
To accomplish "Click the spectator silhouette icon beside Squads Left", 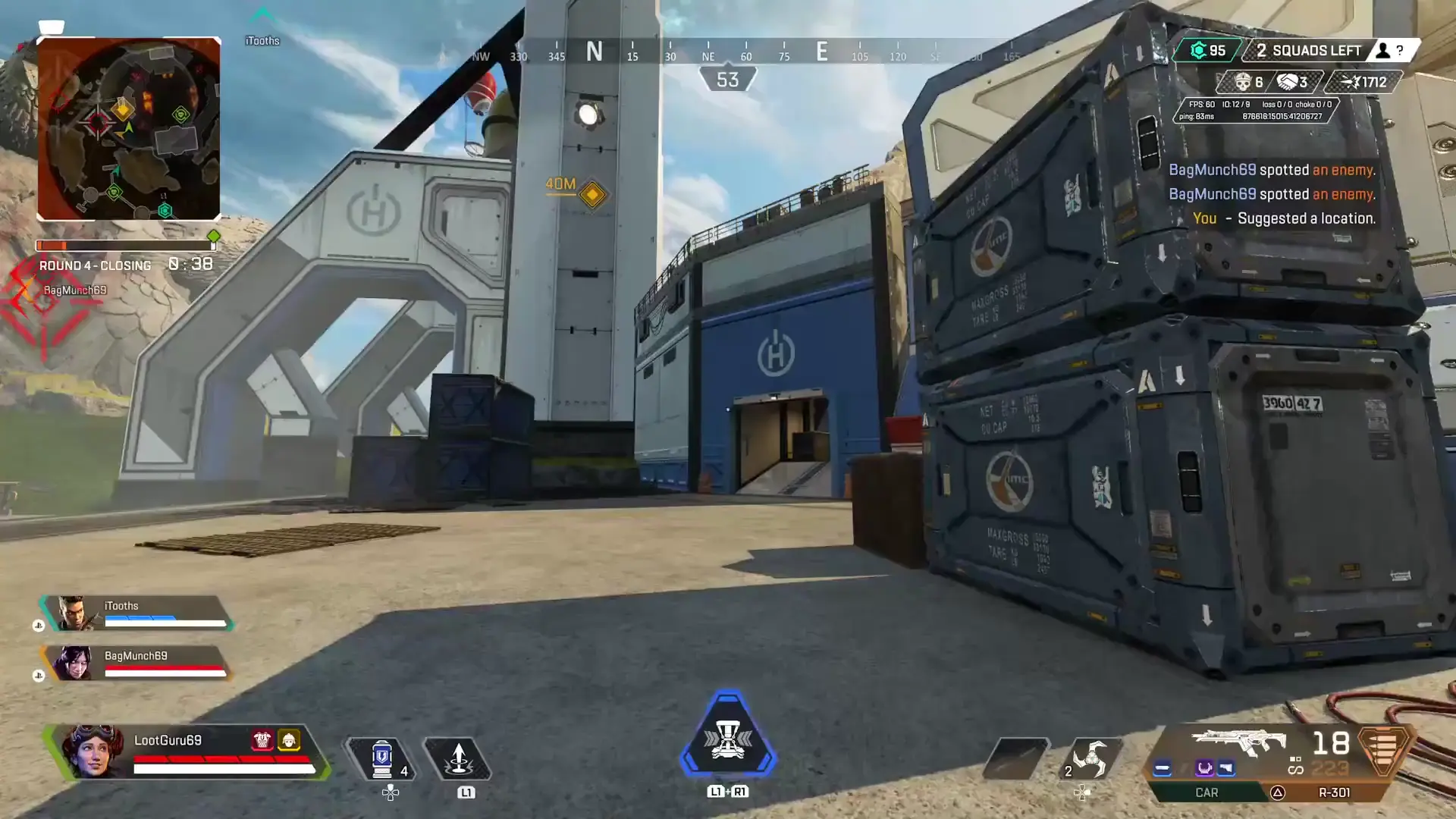I will [1384, 49].
